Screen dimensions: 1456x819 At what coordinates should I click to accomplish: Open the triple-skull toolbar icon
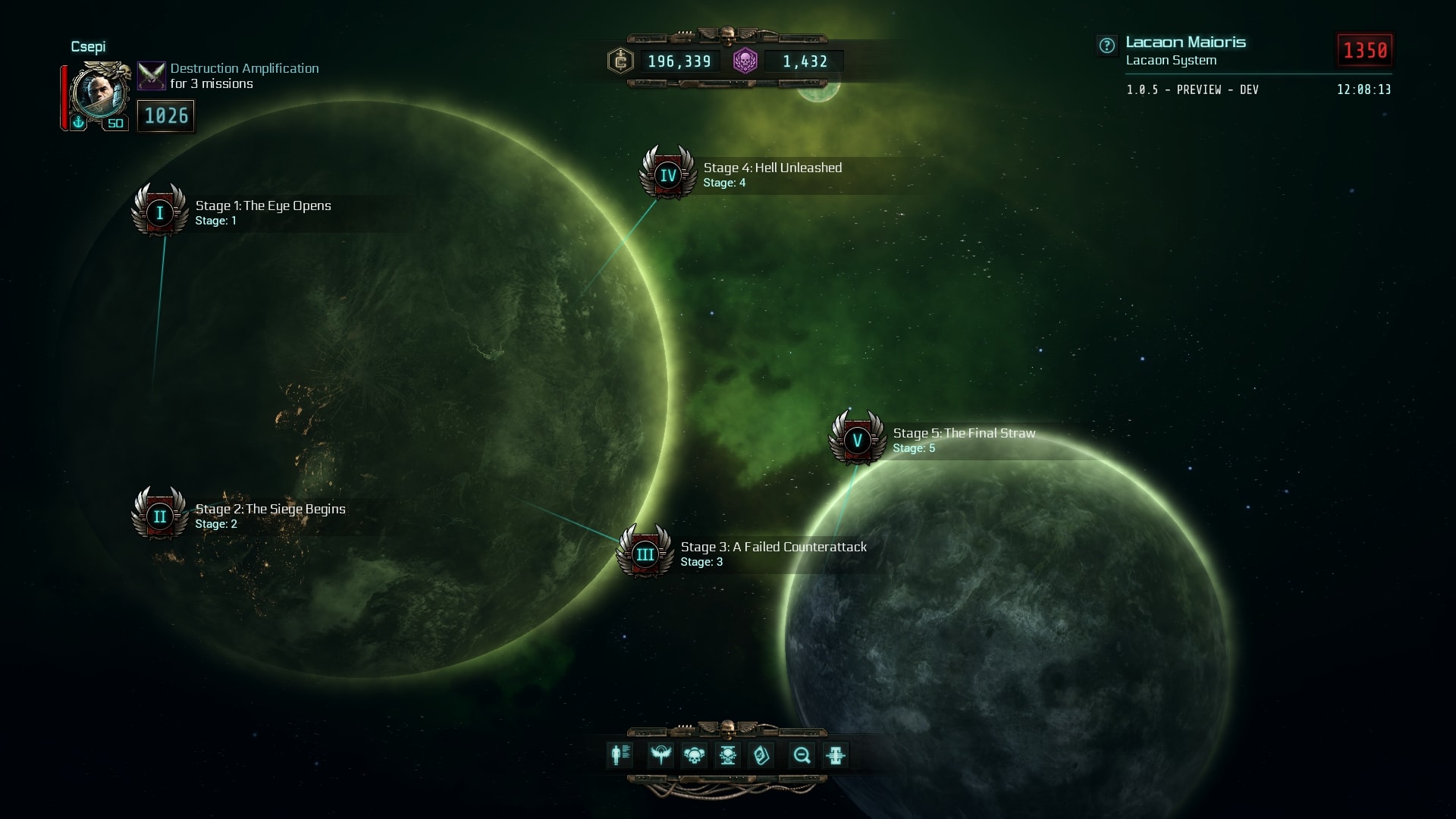click(694, 755)
